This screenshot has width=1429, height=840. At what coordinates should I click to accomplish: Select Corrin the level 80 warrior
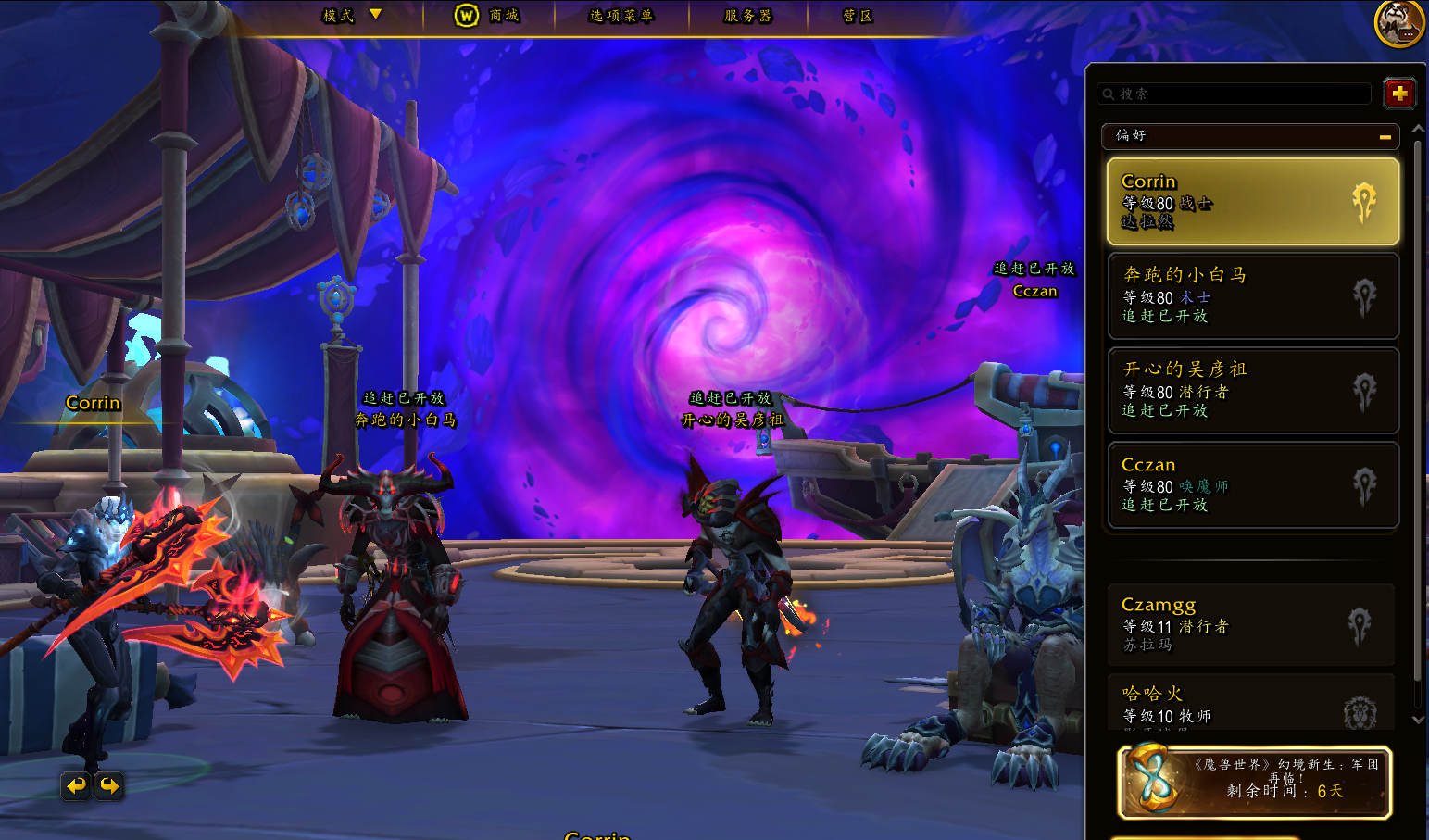[1252, 201]
